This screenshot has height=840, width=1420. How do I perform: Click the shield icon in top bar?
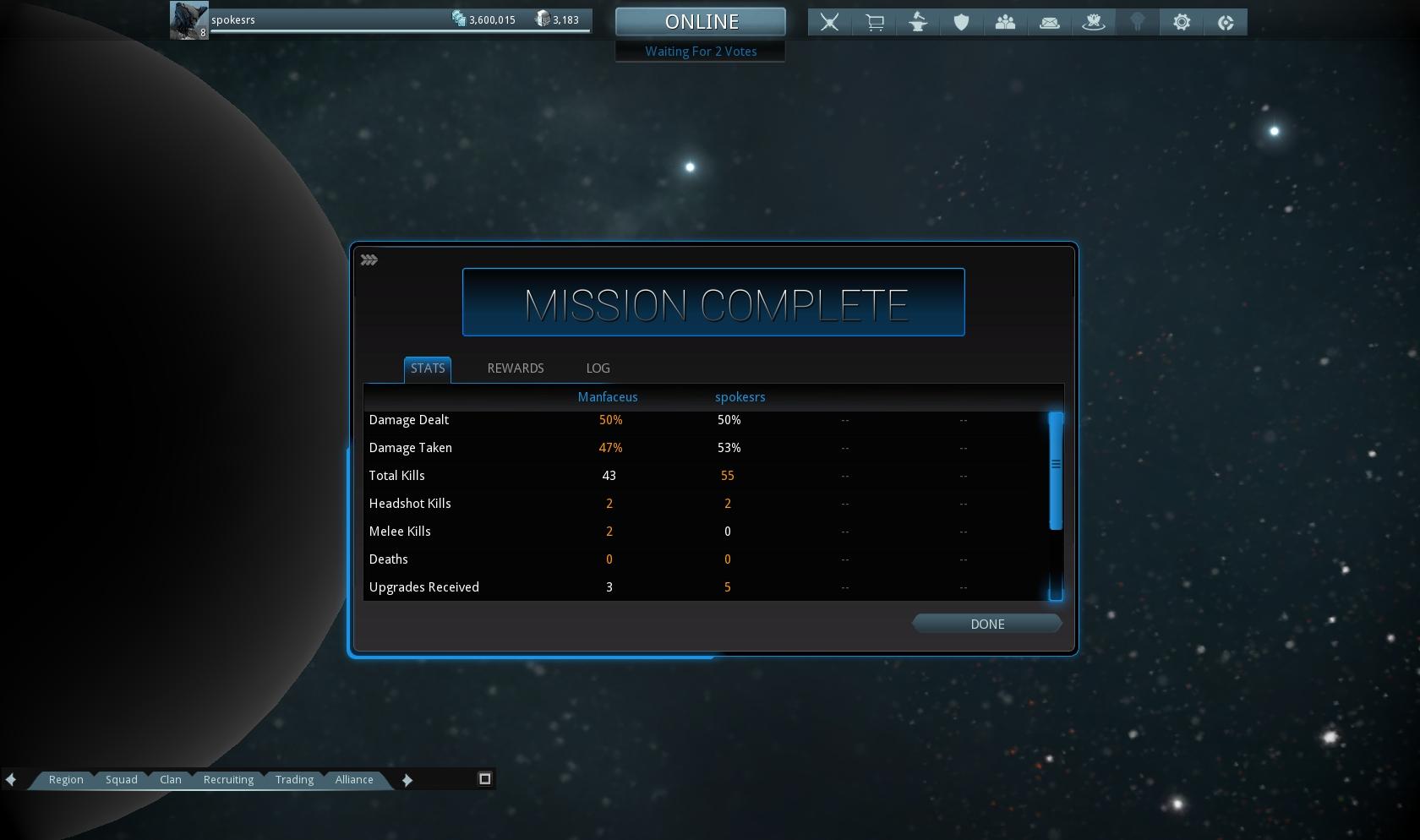tap(961, 22)
